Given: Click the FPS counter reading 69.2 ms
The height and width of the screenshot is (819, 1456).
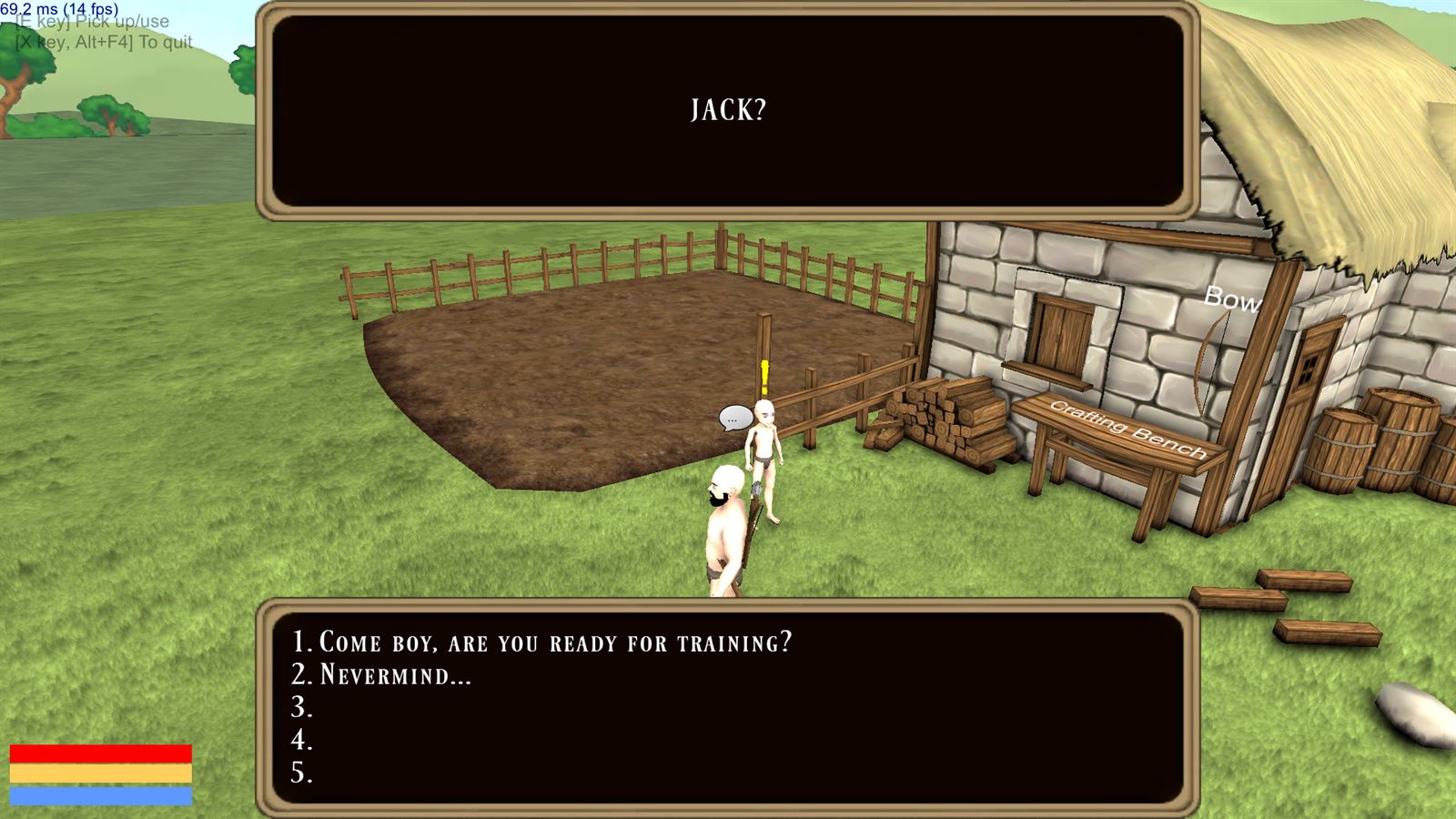Looking at the screenshot, I should point(62,8).
